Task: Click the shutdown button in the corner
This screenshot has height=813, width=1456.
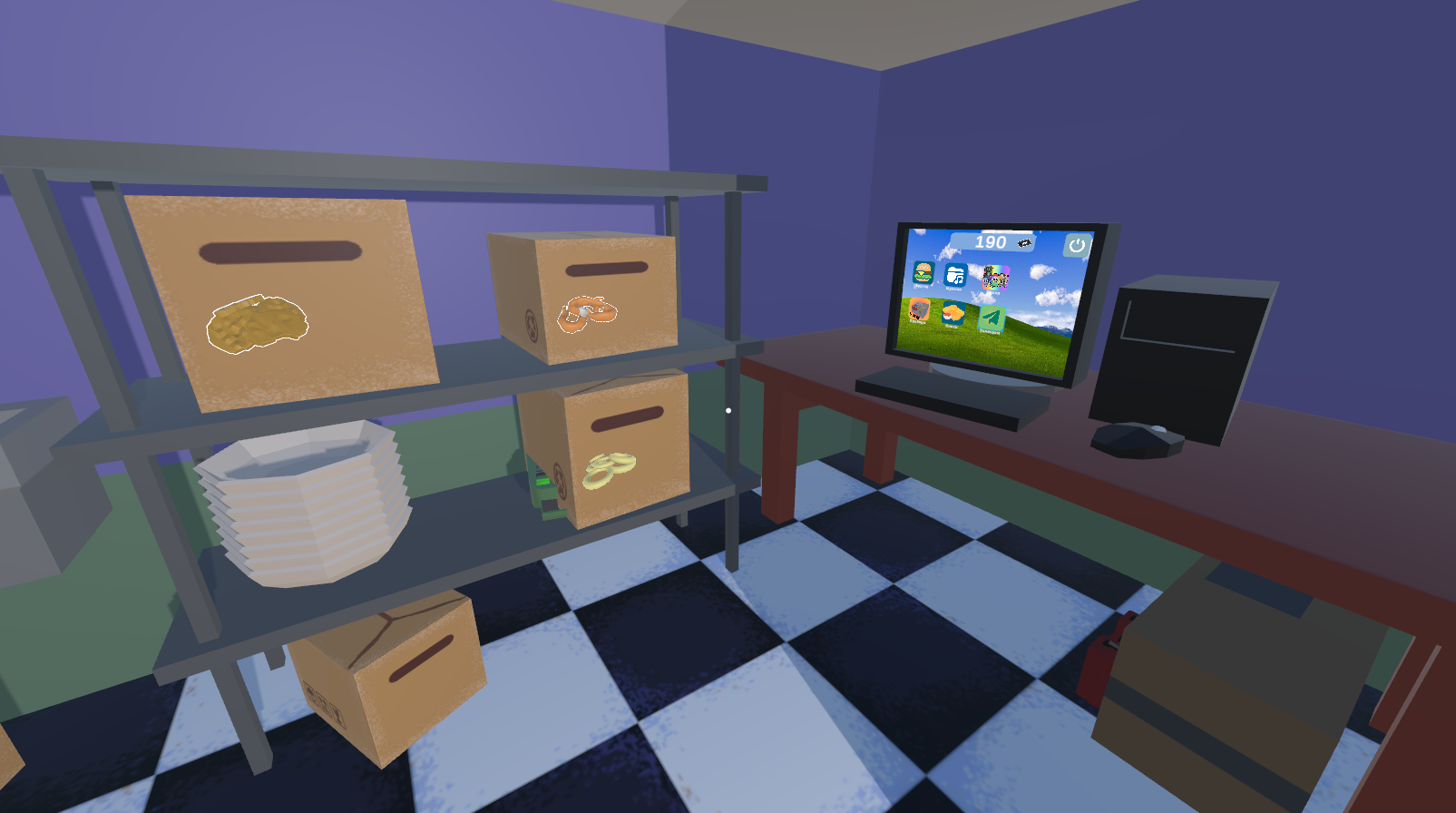Action: (1075, 243)
